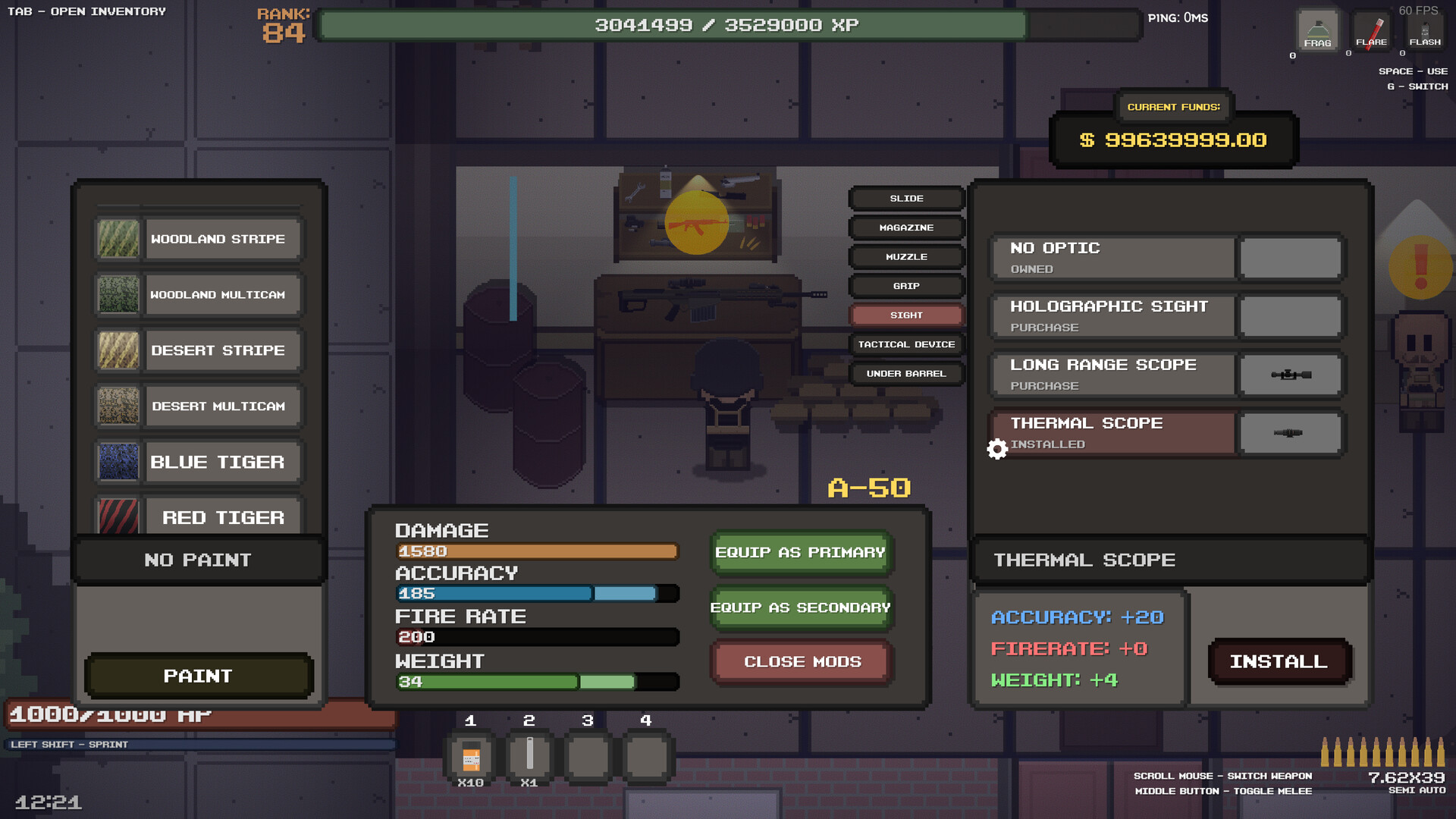Click the Long Range Scope preview icon
Image resolution: width=1456 pixels, height=819 pixels.
(1290, 375)
